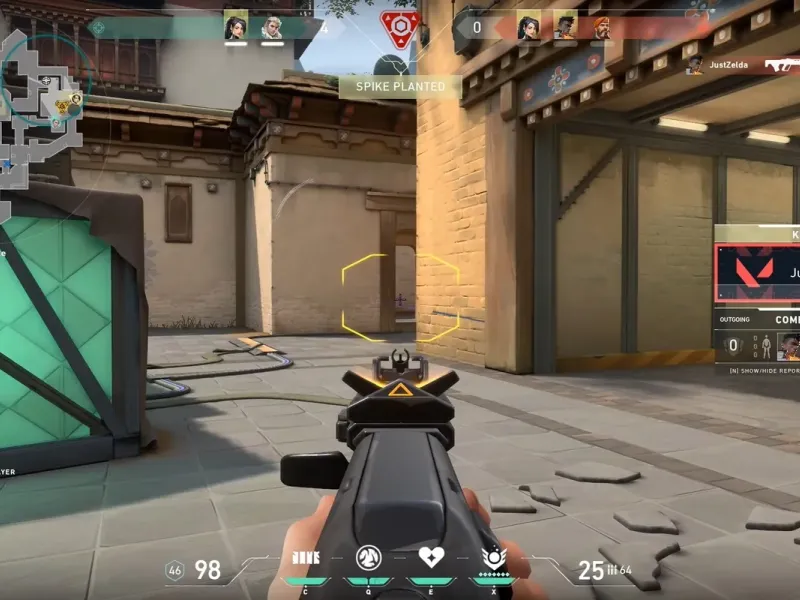Open the killer's red Valorant player card
Viewport: 800px width, 600px height.
[x=758, y=272]
